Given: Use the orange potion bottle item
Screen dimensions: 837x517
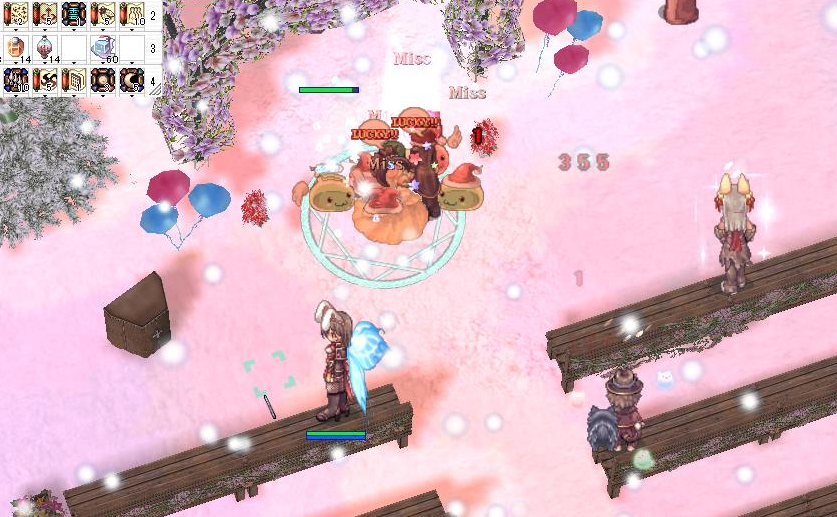Looking at the screenshot, I should [x=17, y=48].
